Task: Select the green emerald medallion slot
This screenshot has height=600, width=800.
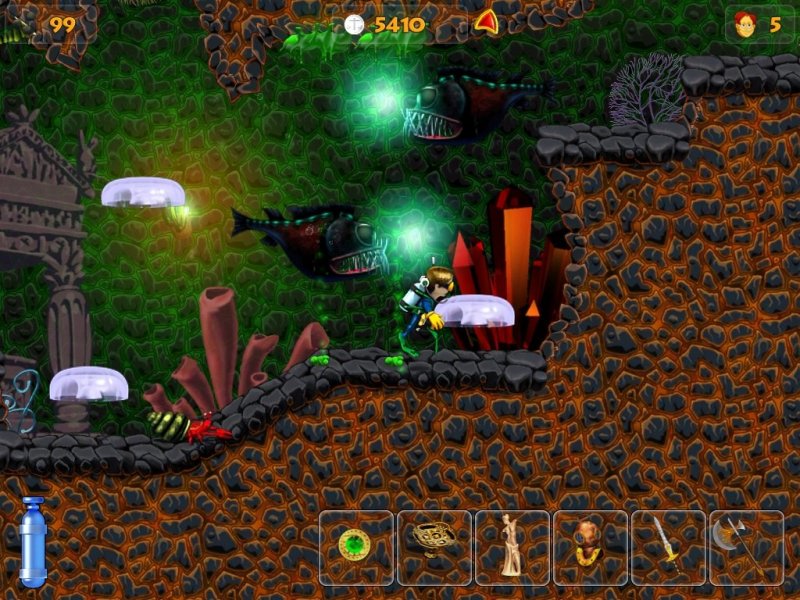Action: [x=356, y=547]
